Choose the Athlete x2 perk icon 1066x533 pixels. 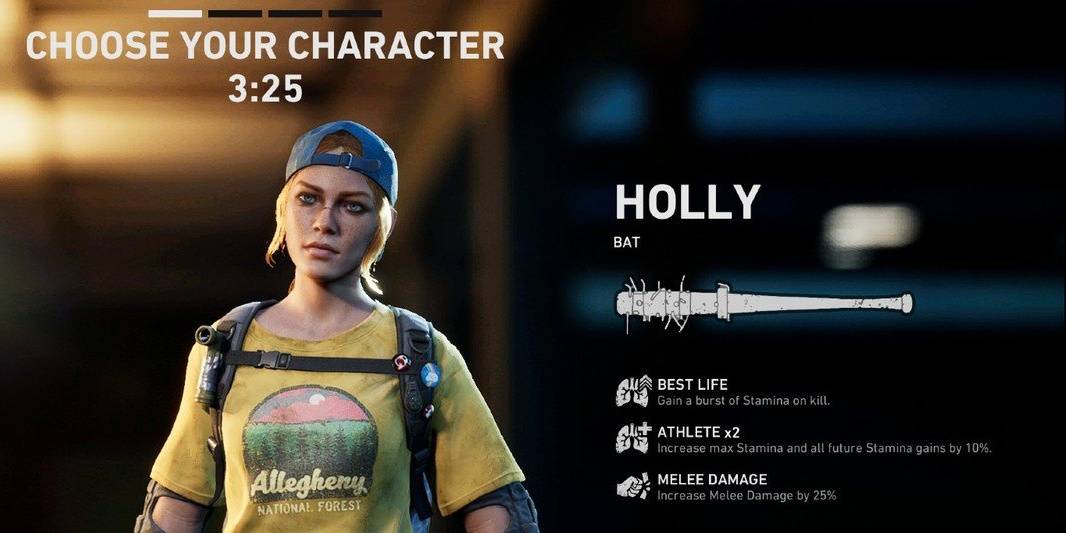point(632,439)
